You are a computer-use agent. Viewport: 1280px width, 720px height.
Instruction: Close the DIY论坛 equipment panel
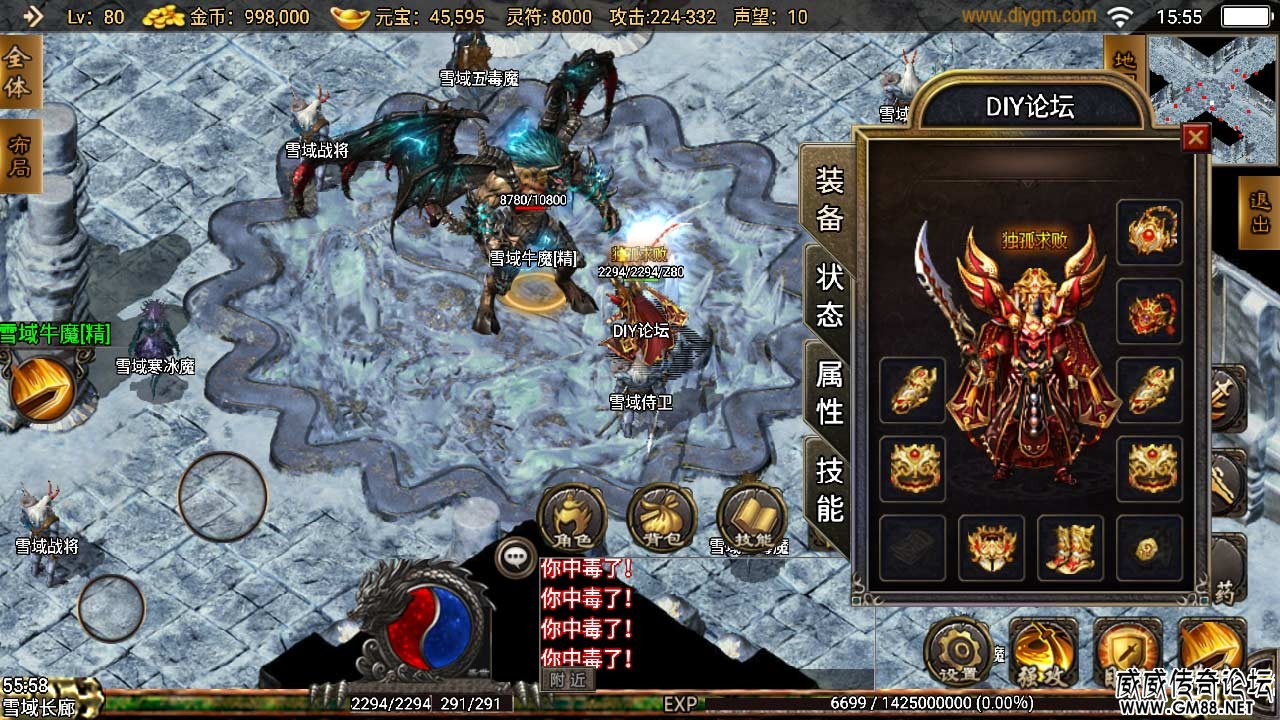1195,138
